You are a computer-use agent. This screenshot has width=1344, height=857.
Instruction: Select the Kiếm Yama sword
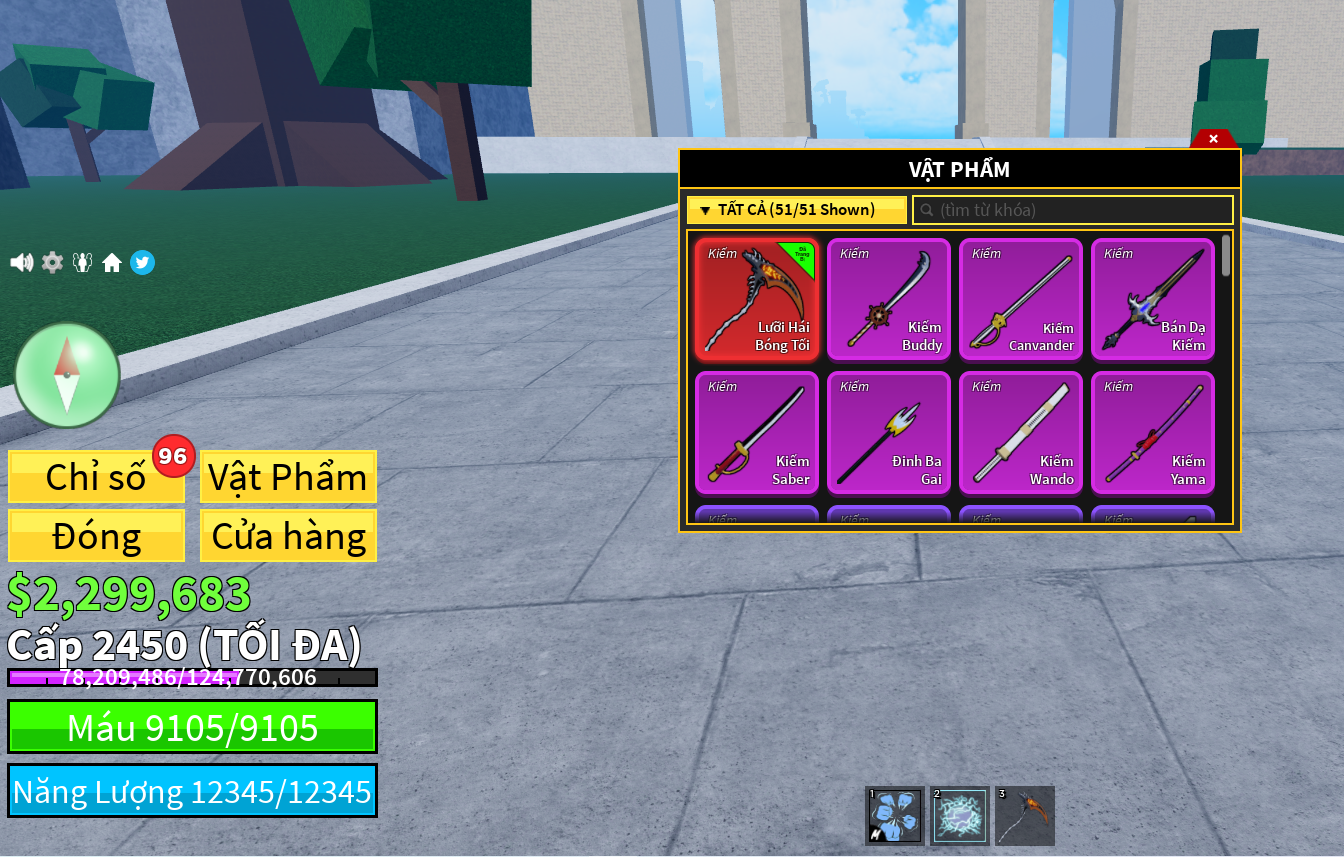pyautogui.click(x=1153, y=432)
